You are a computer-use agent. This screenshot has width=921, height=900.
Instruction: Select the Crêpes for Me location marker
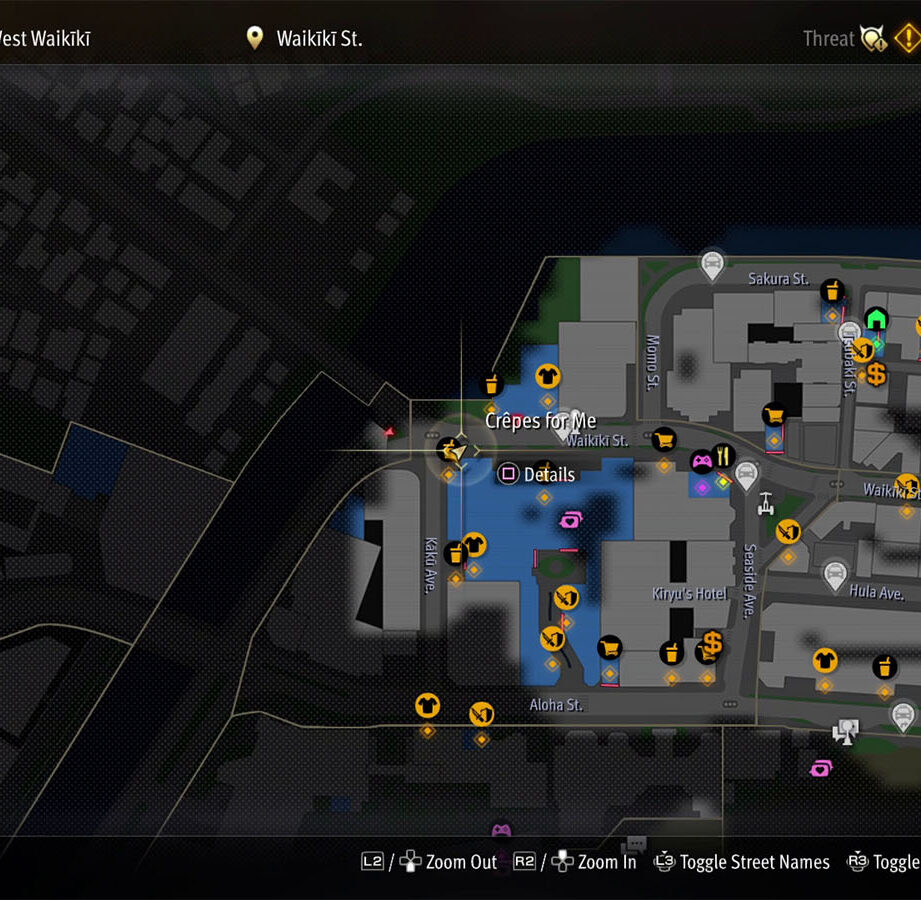pos(454,451)
